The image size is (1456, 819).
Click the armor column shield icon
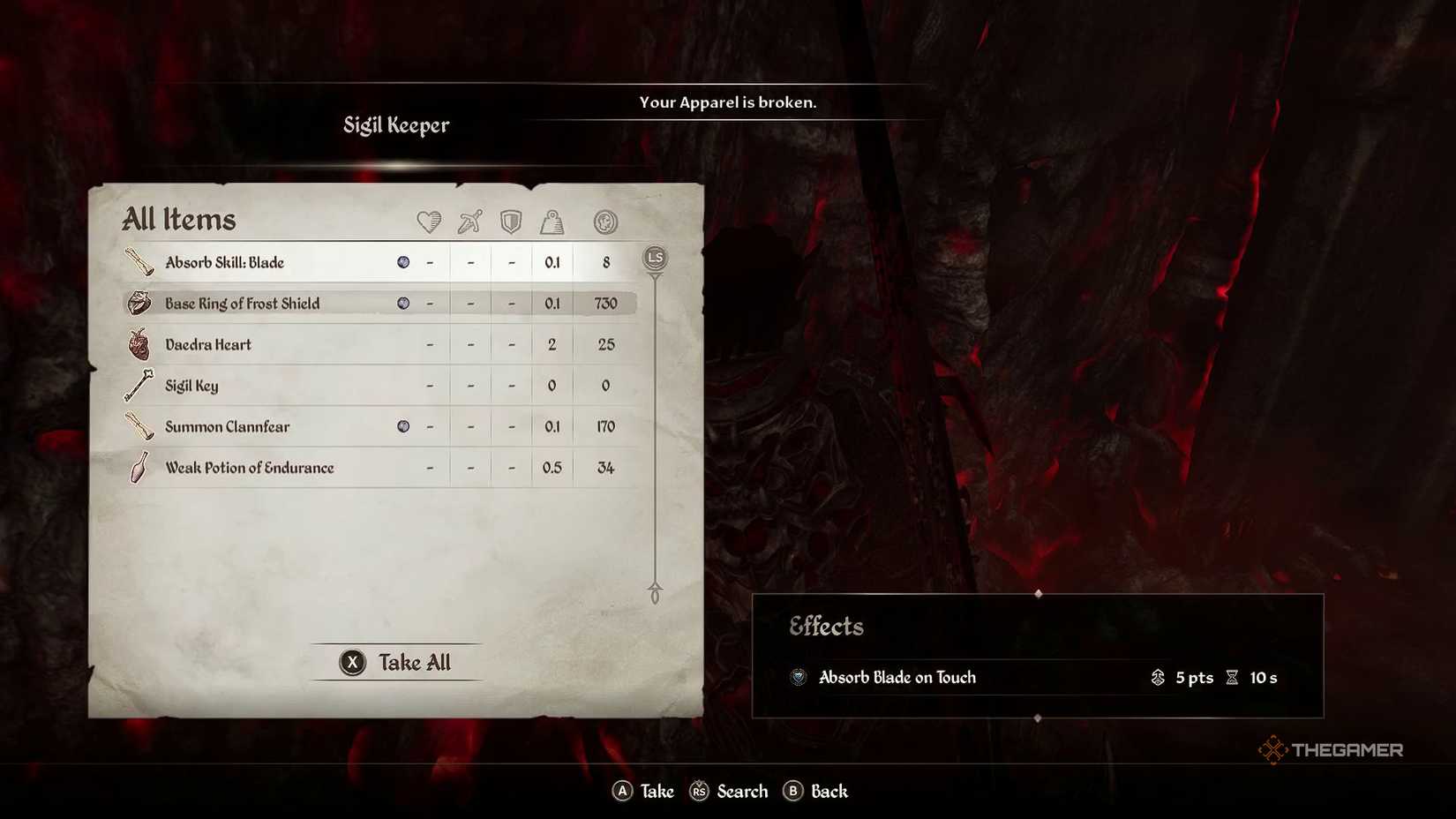[x=511, y=222]
